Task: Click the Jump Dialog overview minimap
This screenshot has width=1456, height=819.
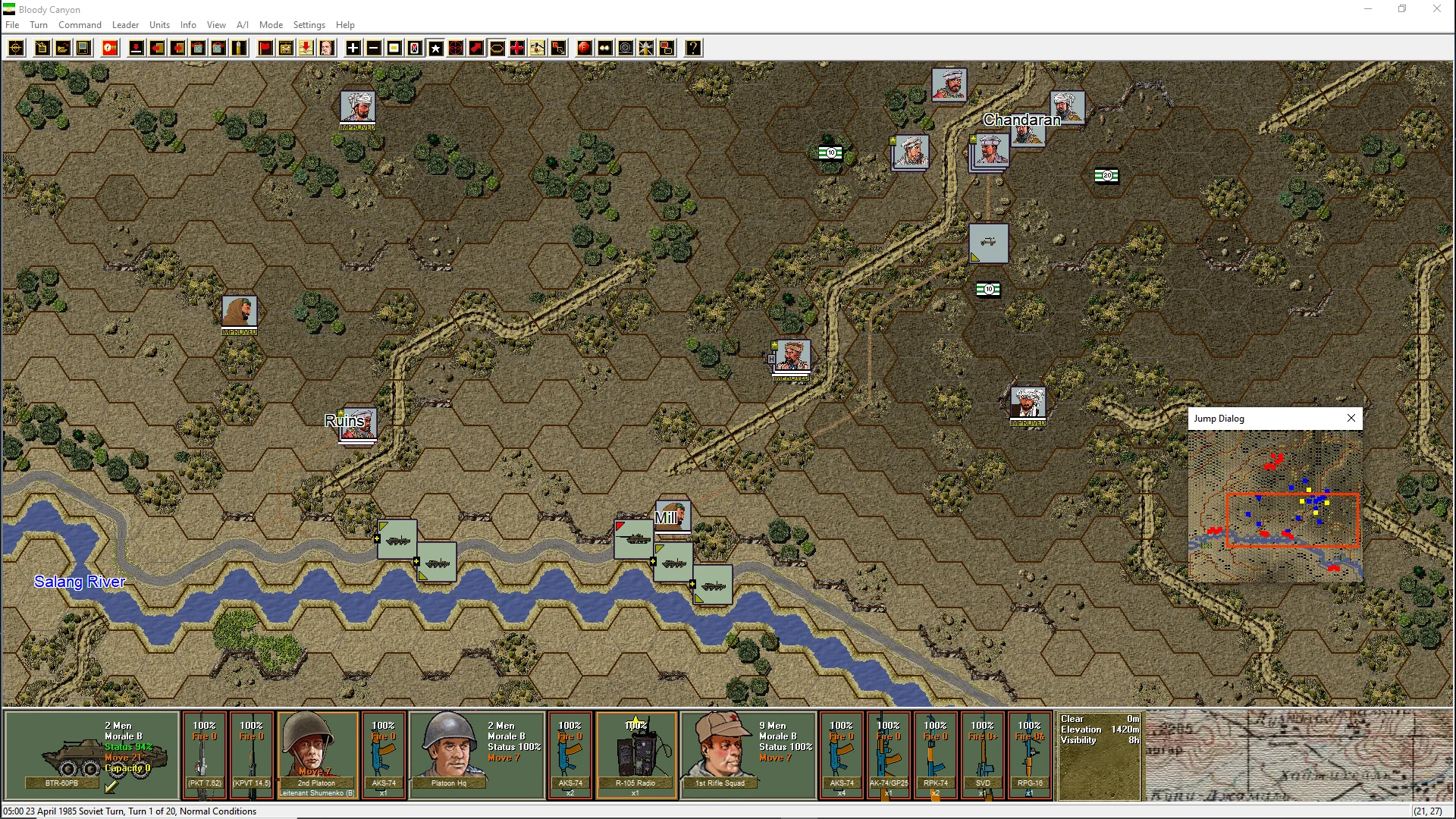Action: (1275, 505)
